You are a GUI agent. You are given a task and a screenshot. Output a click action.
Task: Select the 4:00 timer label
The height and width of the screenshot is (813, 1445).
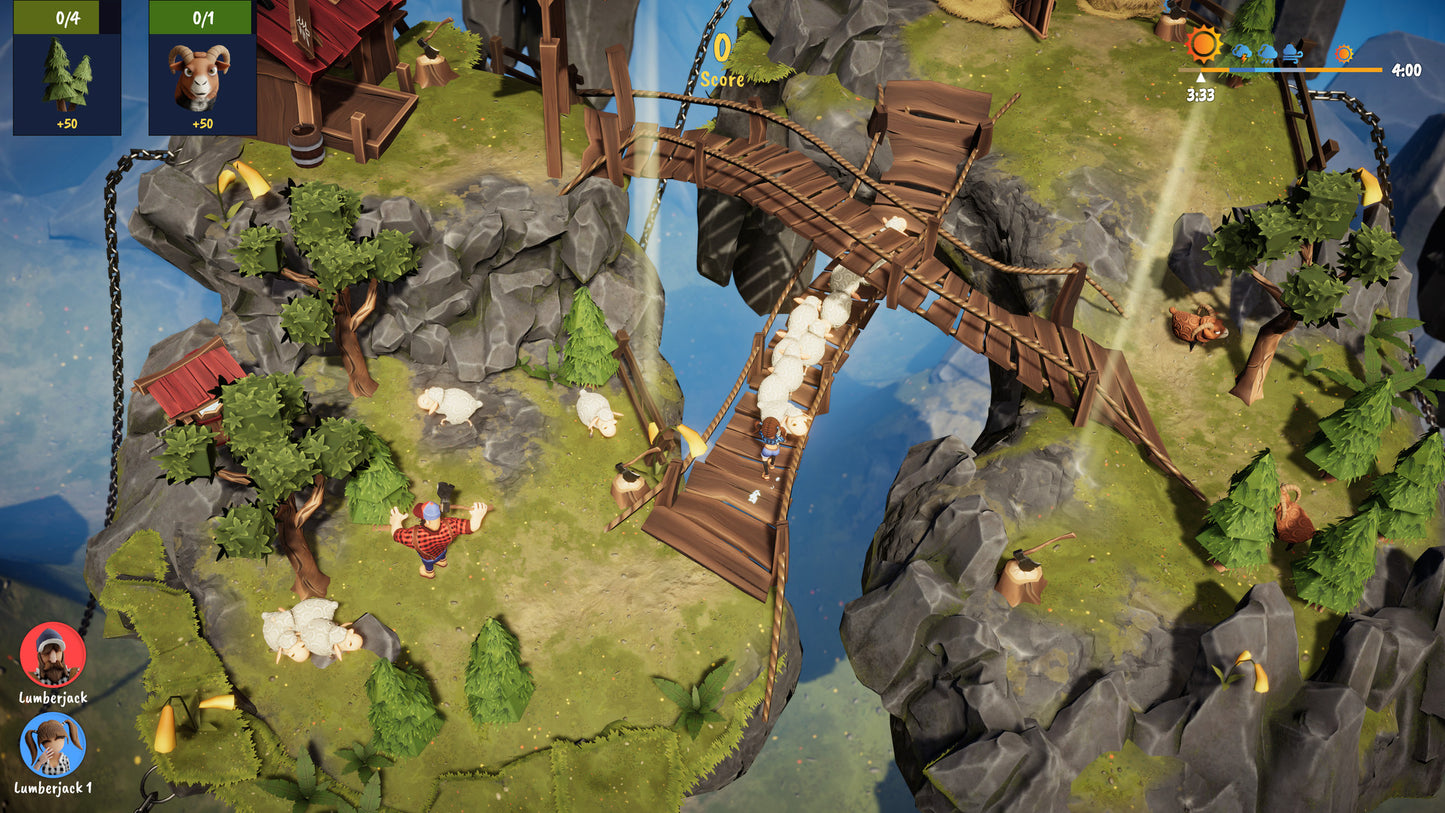(x=1408, y=70)
